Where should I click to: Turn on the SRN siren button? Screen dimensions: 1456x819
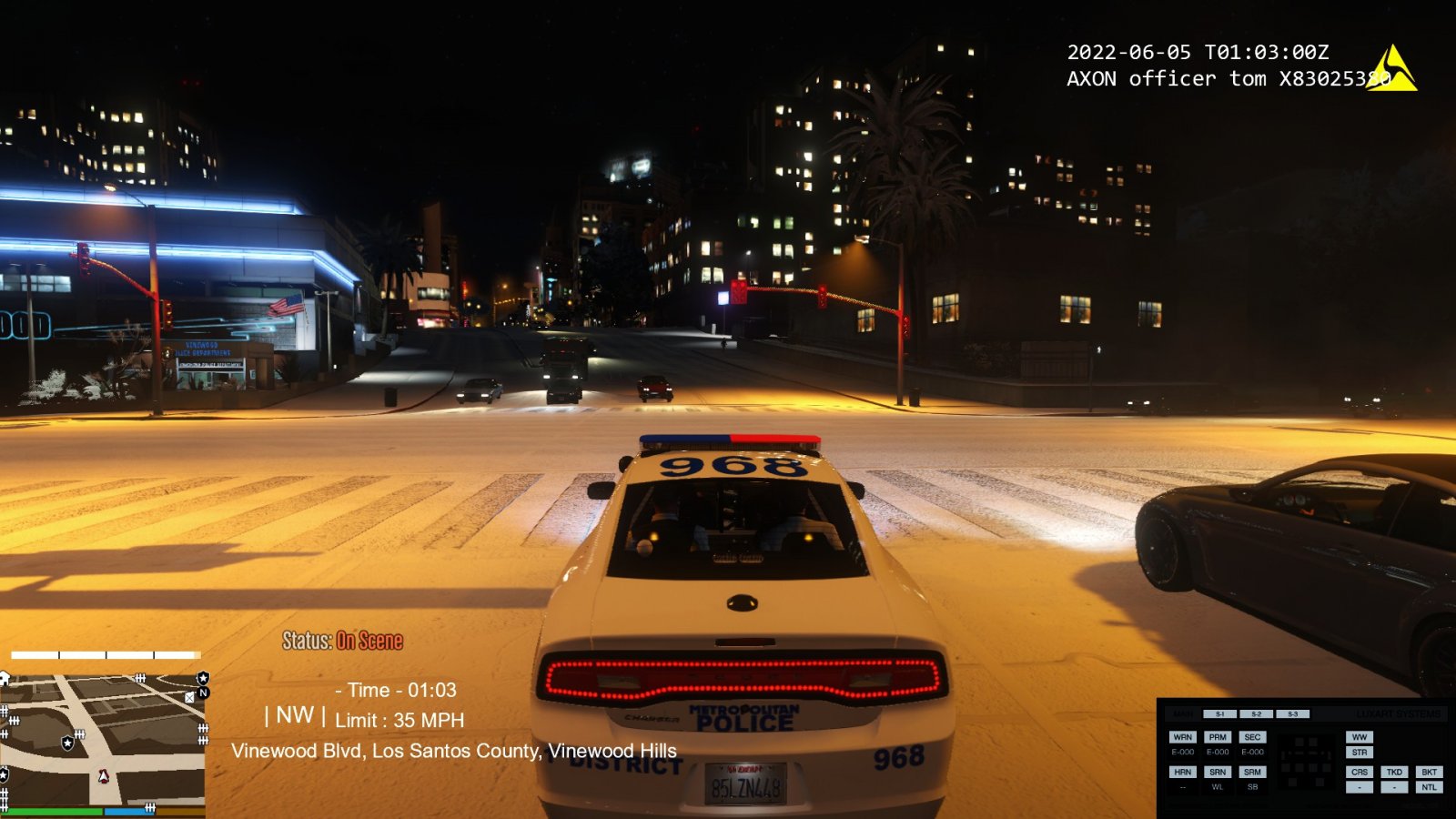(1218, 772)
